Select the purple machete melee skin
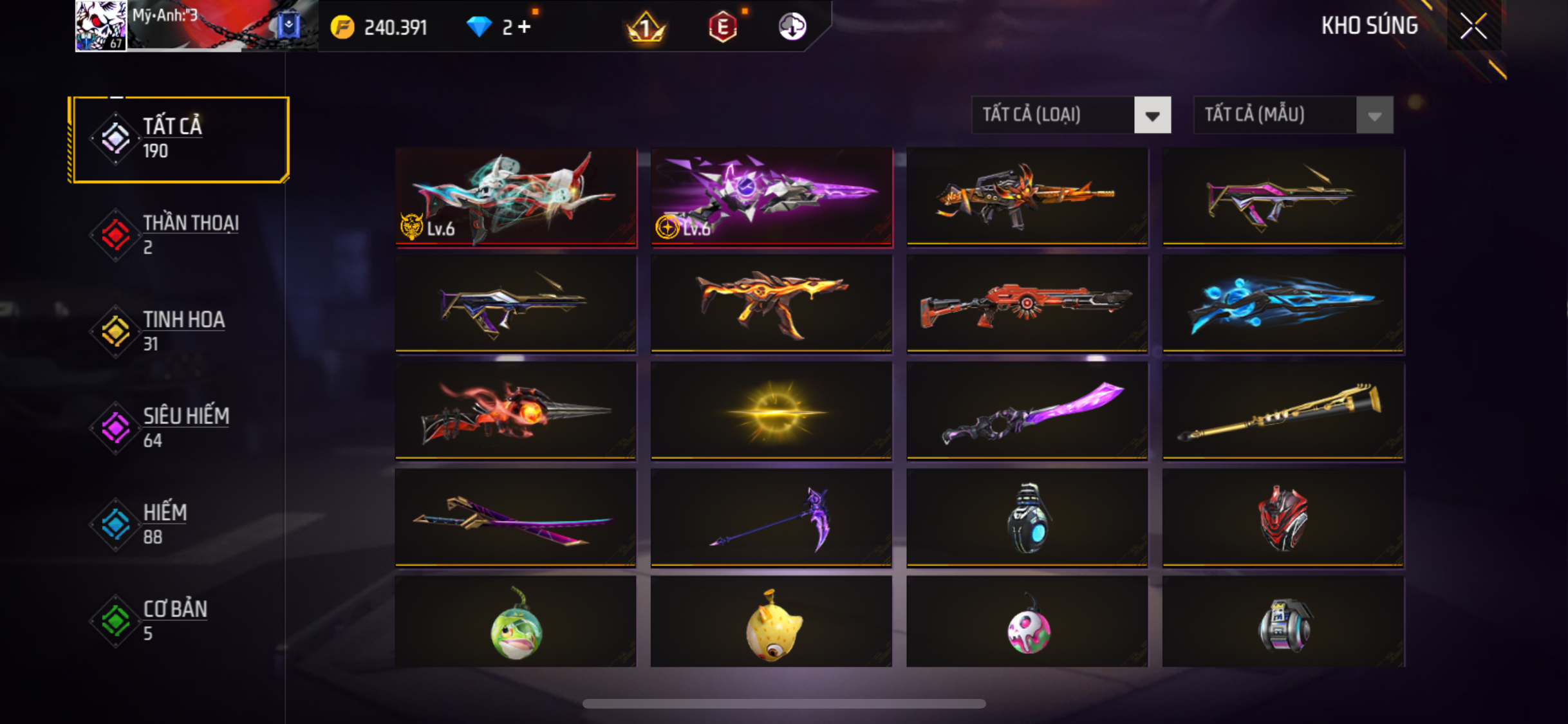Viewport: 1568px width, 724px height. click(1027, 411)
